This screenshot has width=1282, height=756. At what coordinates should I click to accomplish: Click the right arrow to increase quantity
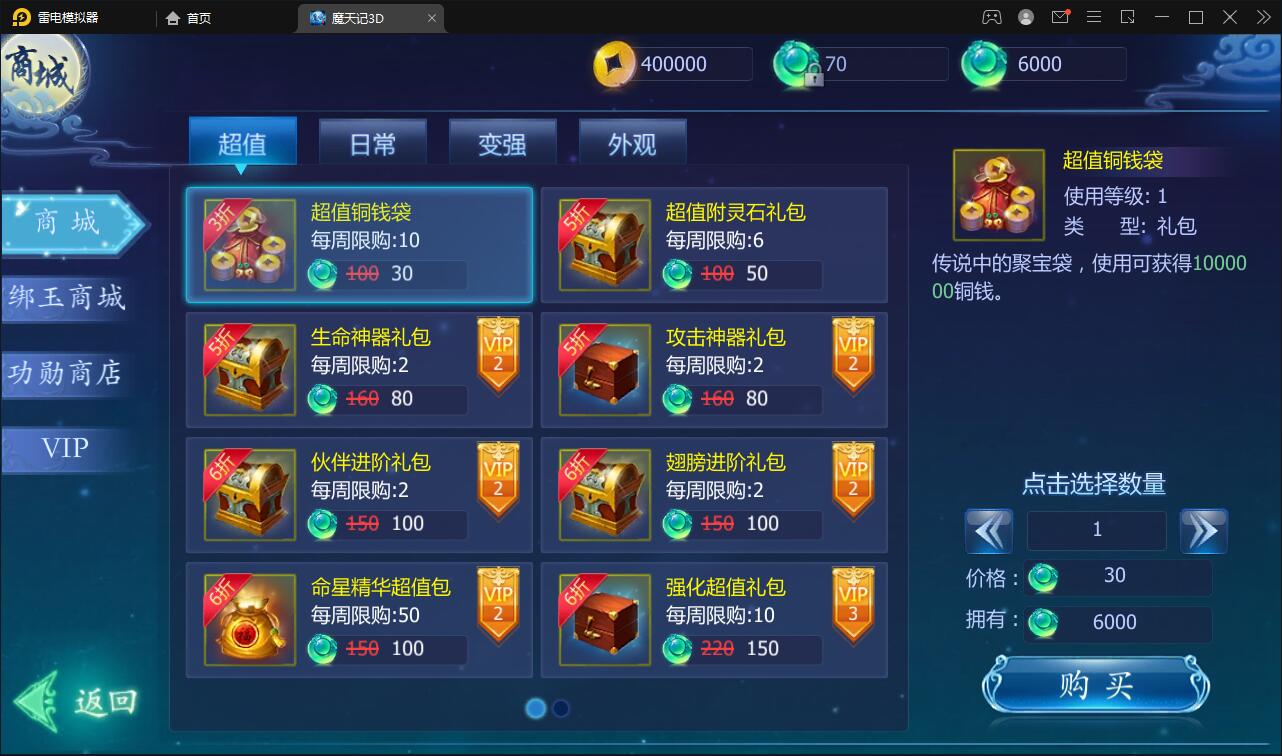1204,531
